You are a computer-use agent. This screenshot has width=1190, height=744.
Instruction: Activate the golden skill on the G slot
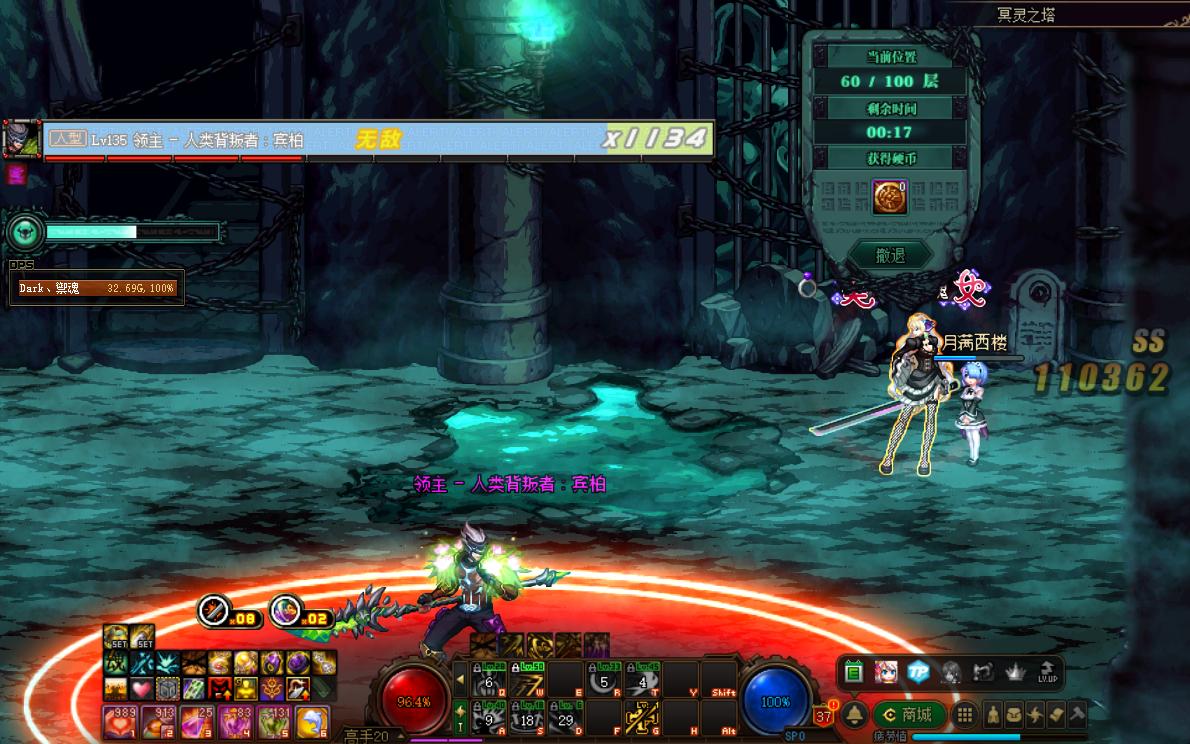coord(641,717)
